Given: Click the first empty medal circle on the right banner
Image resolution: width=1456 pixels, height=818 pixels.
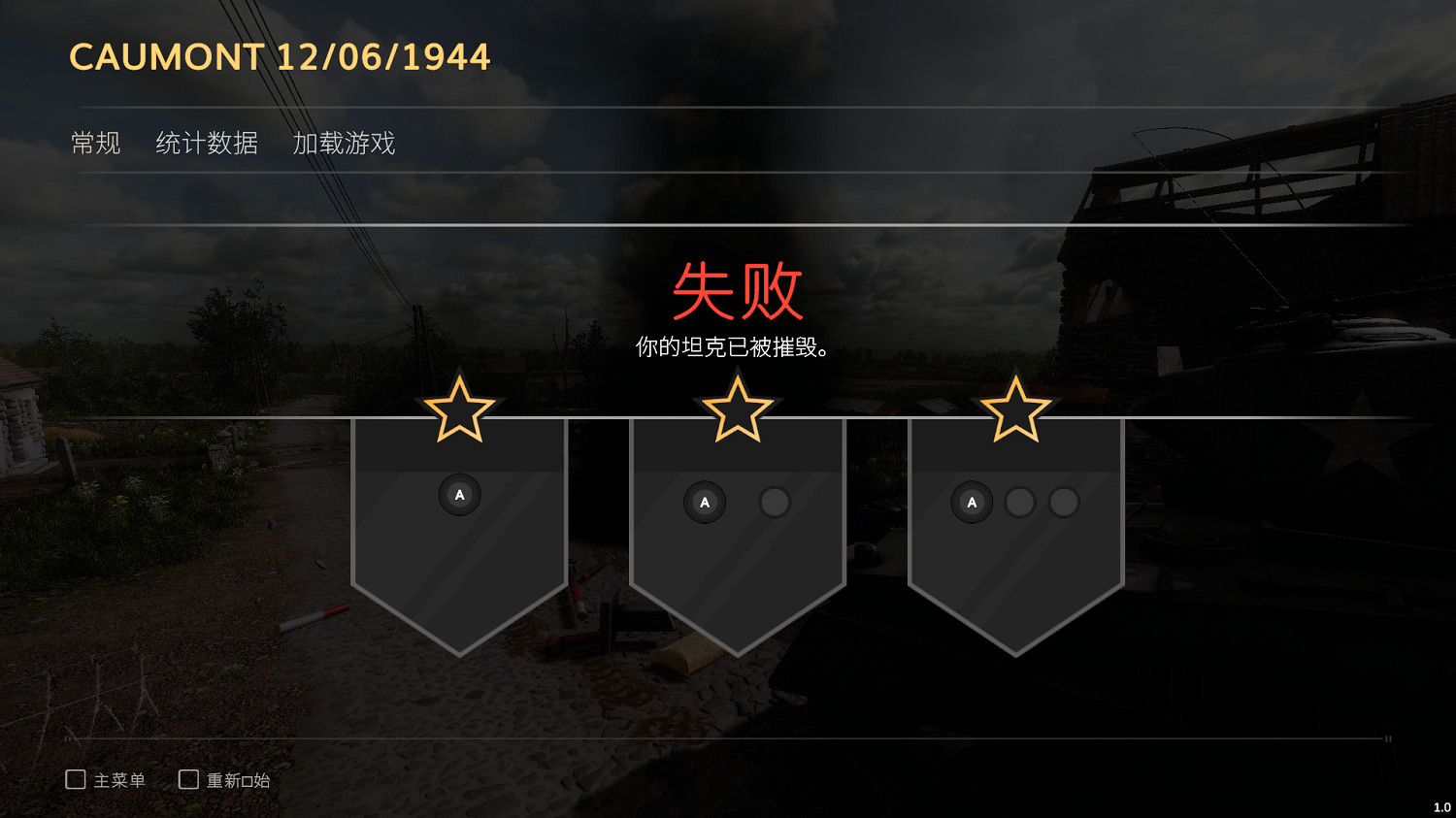Looking at the screenshot, I should click(1020, 504).
